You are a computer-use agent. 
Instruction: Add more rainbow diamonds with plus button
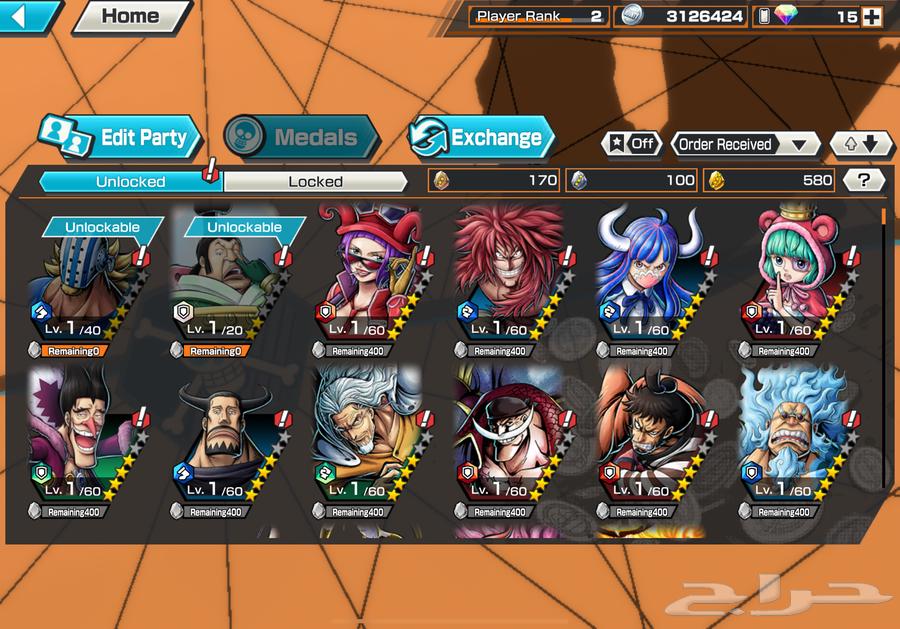click(x=871, y=16)
